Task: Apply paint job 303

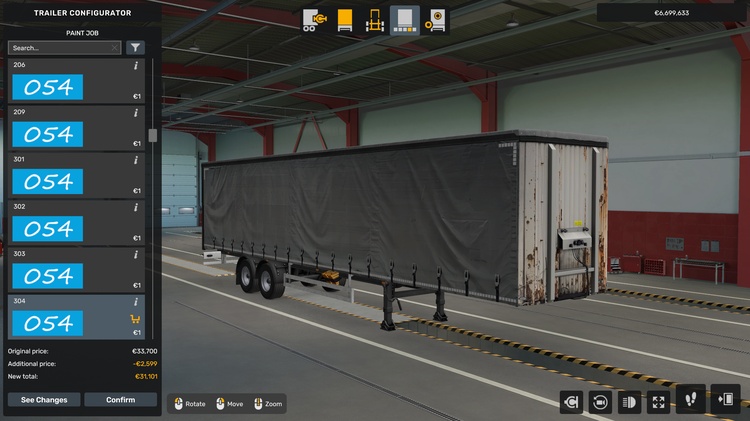Action: (48, 275)
